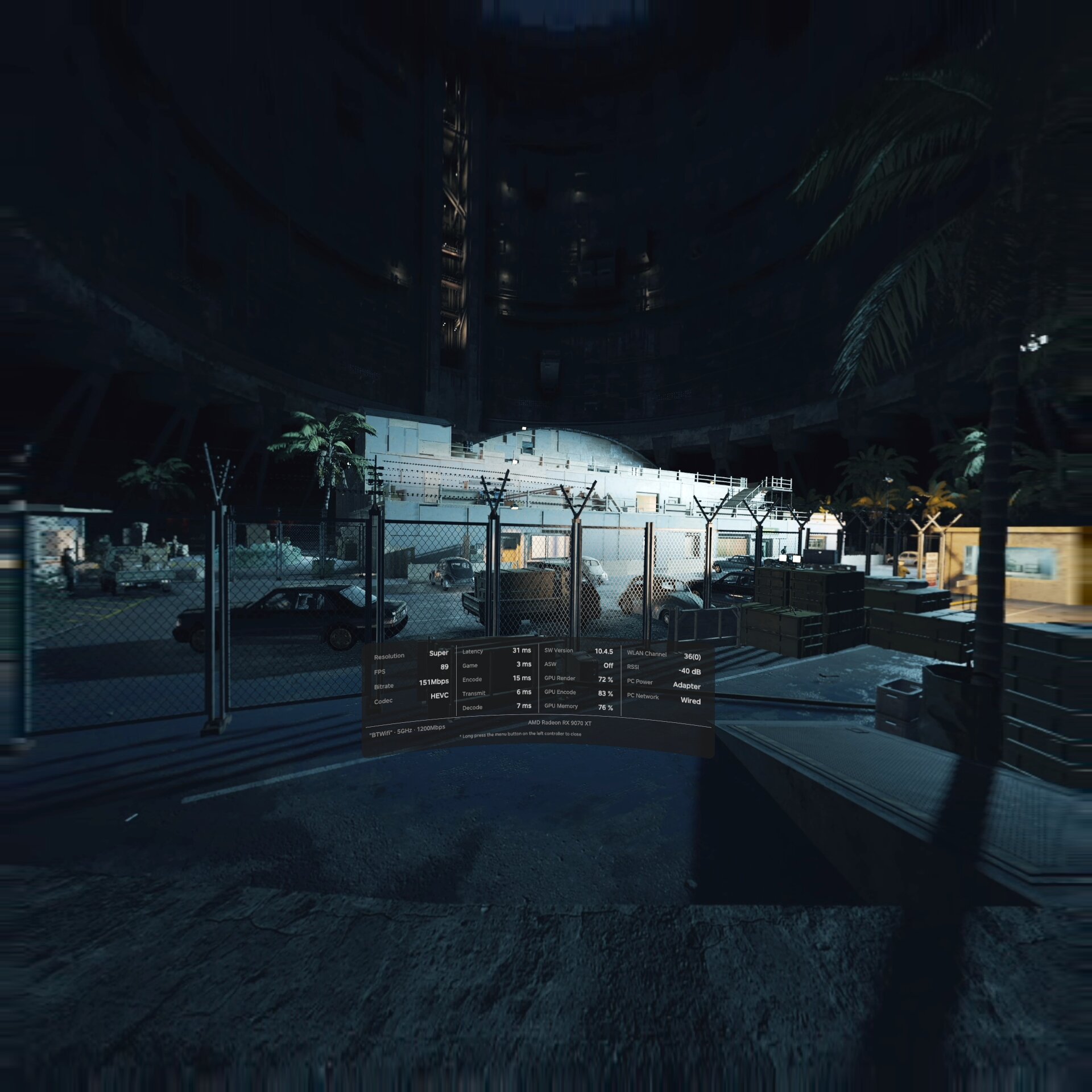Select the Resolution stat labeled Super

pos(439,653)
